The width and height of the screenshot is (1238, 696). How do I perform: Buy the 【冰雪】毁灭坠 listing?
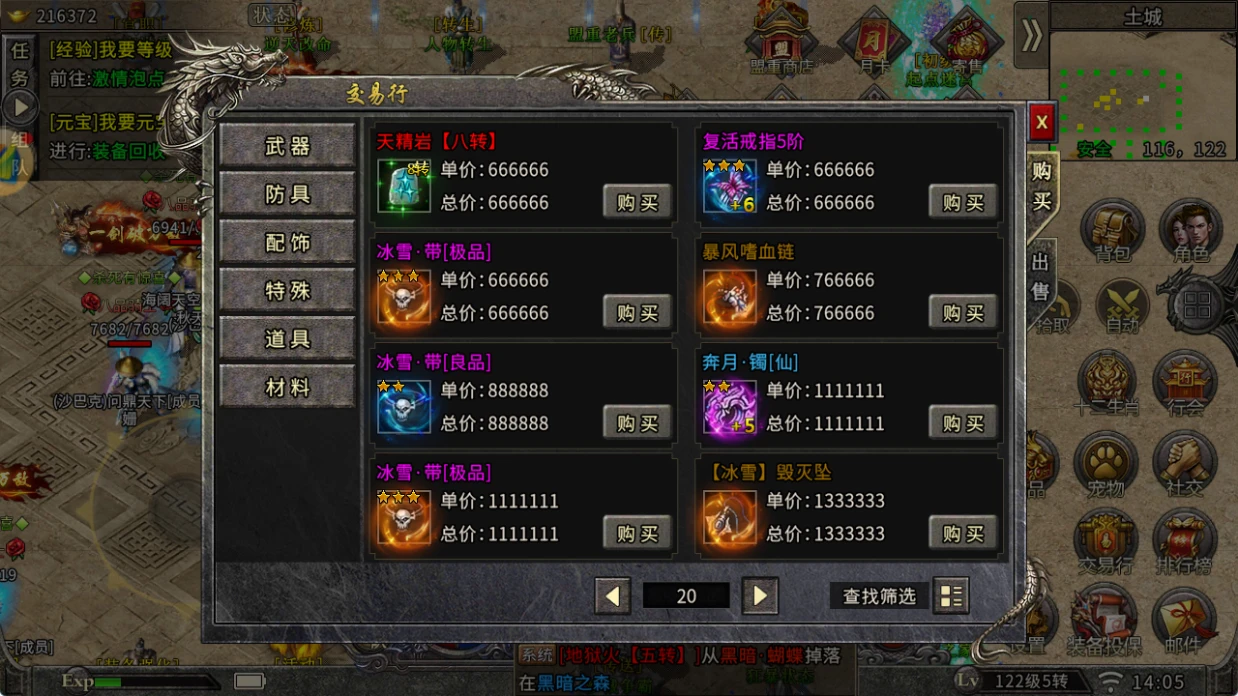[x=962, y=532]
